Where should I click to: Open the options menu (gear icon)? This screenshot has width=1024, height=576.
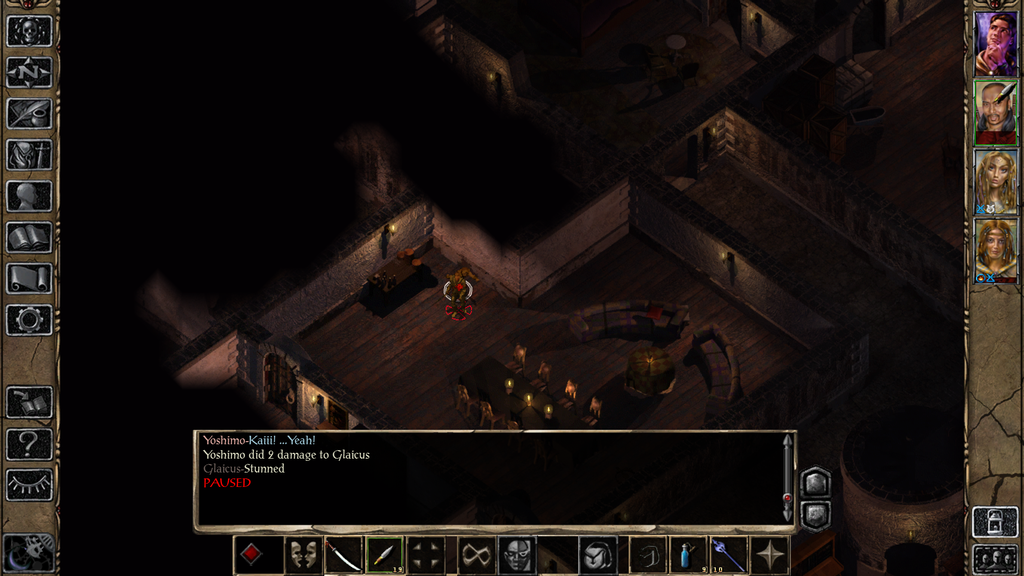pos(29,319)
